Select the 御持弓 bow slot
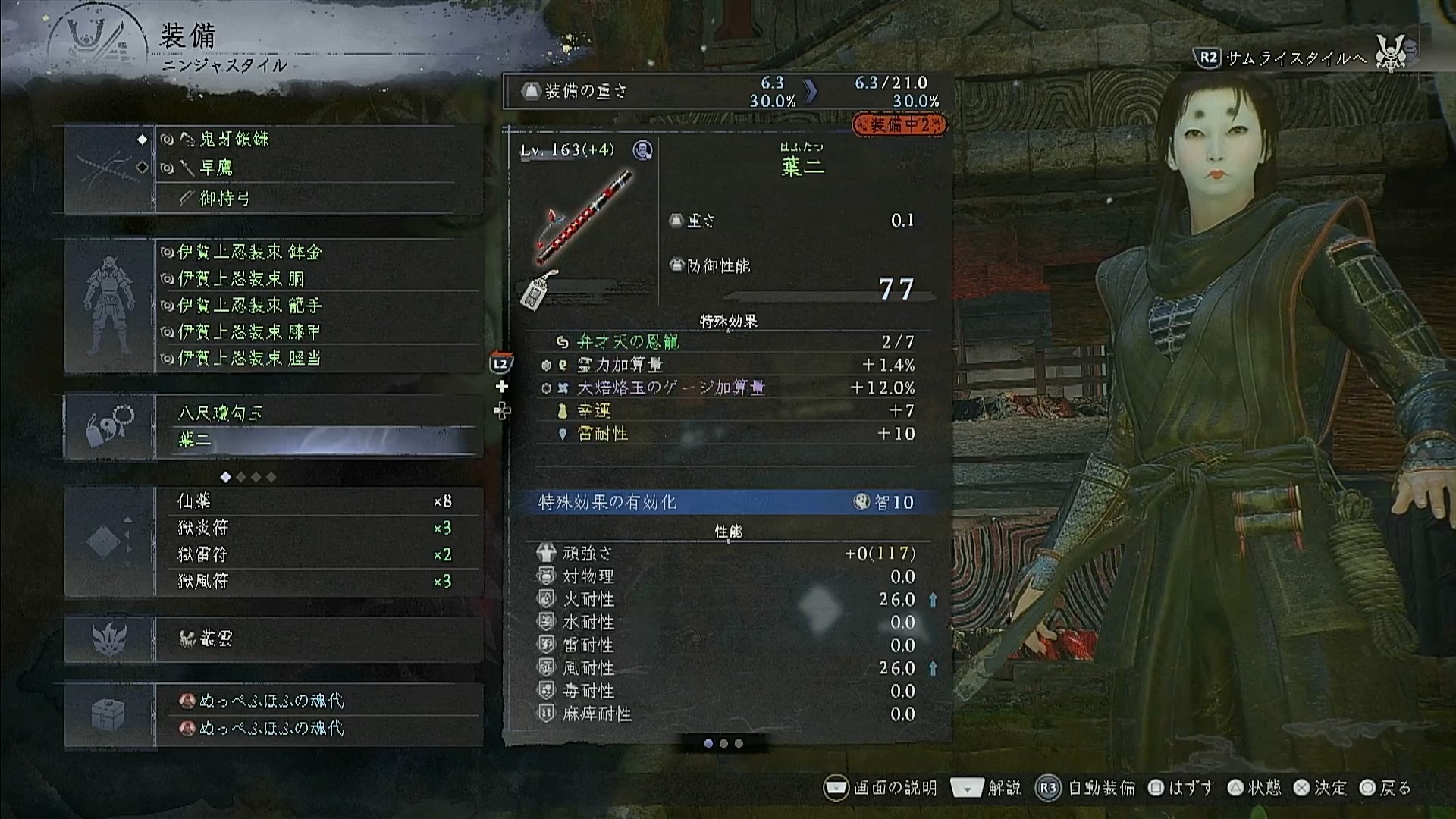The width and height of the screenshot is (1456, 819). [318, 199]
